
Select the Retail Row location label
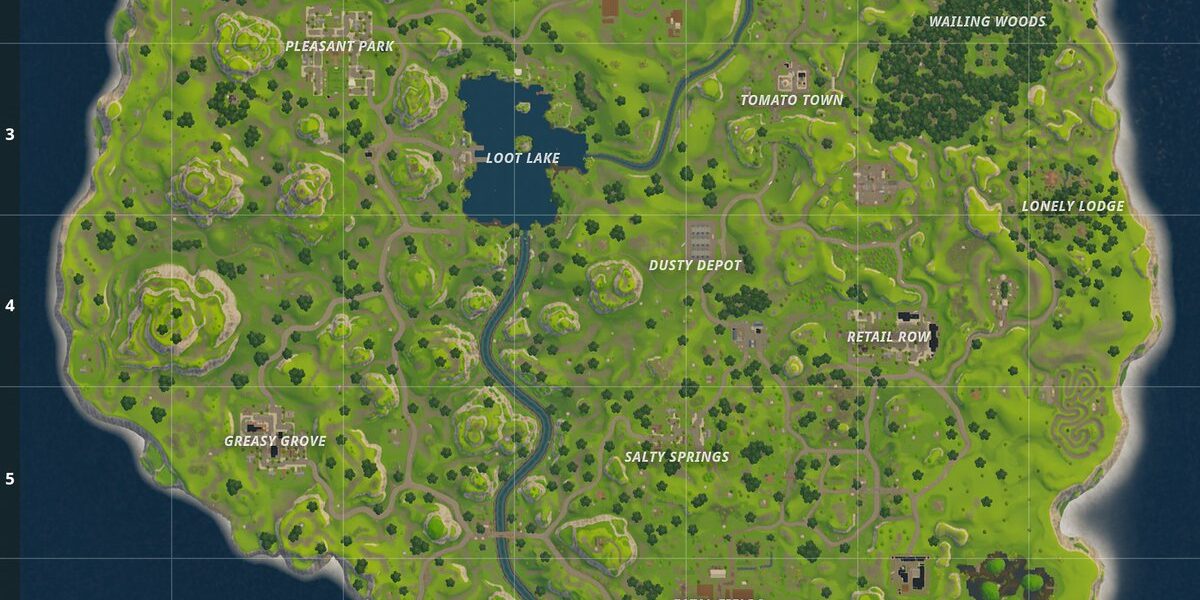[888, 337]
